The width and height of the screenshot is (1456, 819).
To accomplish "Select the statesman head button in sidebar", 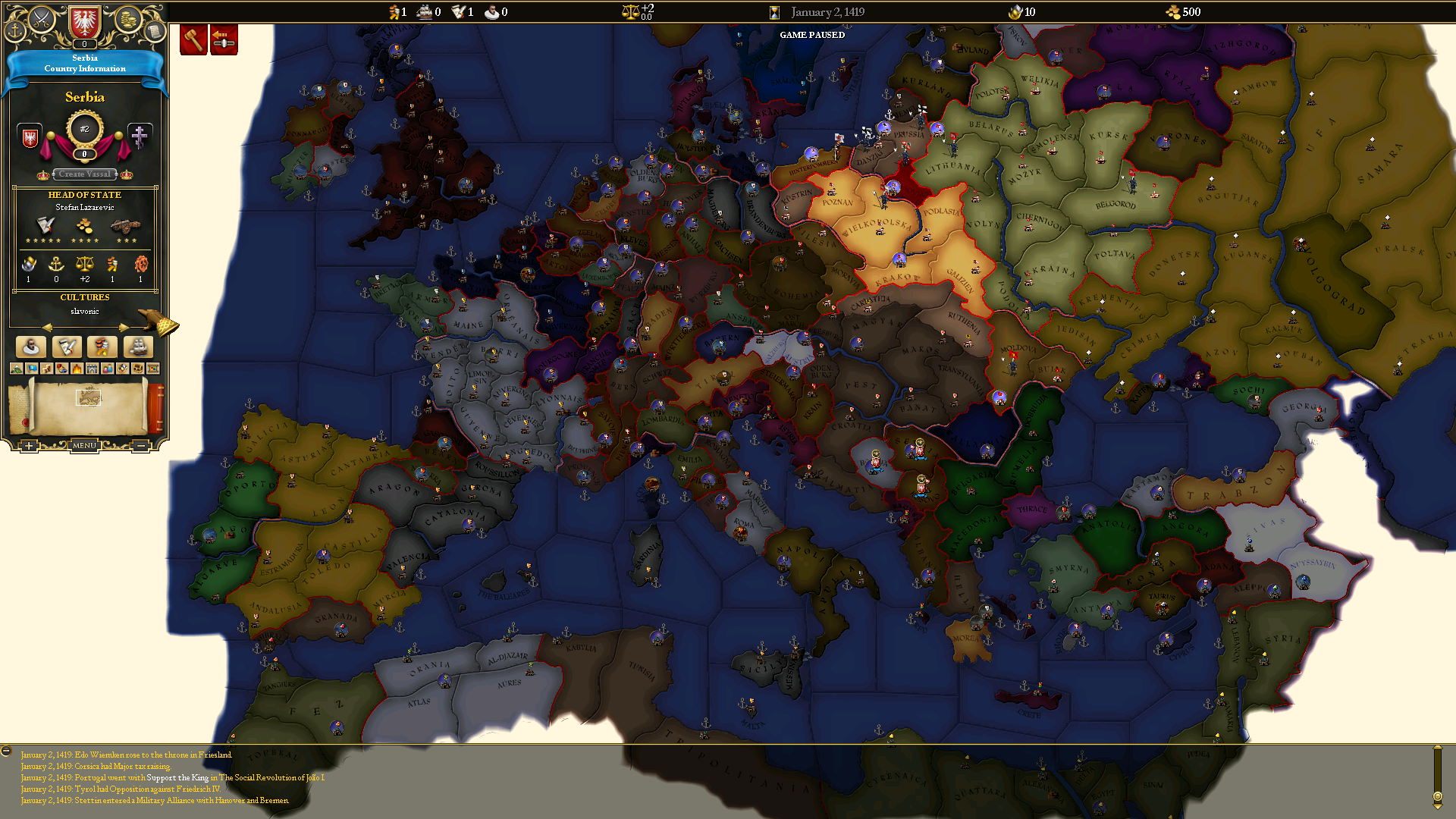I will [x=31, y=347].
